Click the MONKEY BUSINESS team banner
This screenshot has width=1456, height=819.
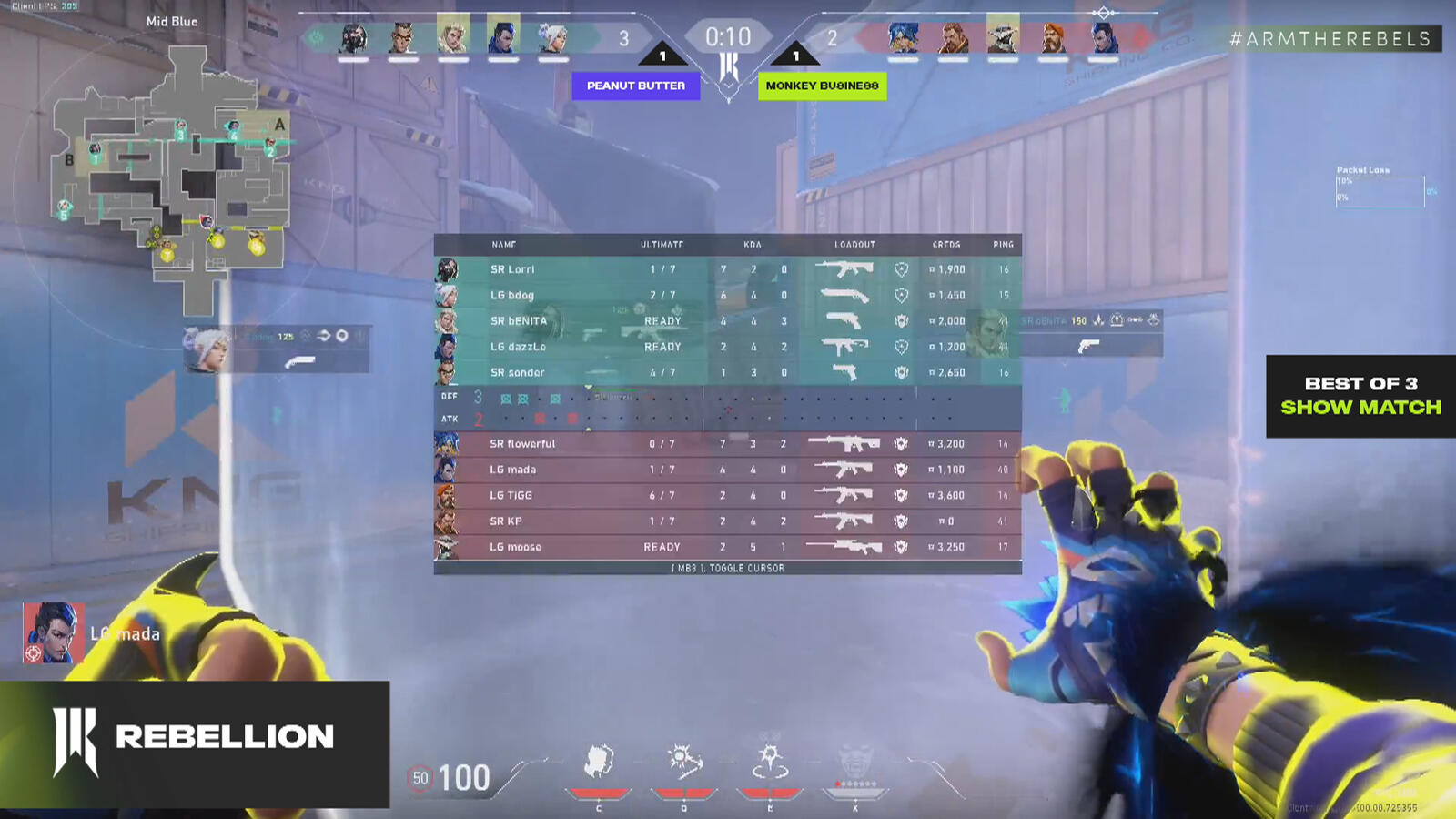823,86
